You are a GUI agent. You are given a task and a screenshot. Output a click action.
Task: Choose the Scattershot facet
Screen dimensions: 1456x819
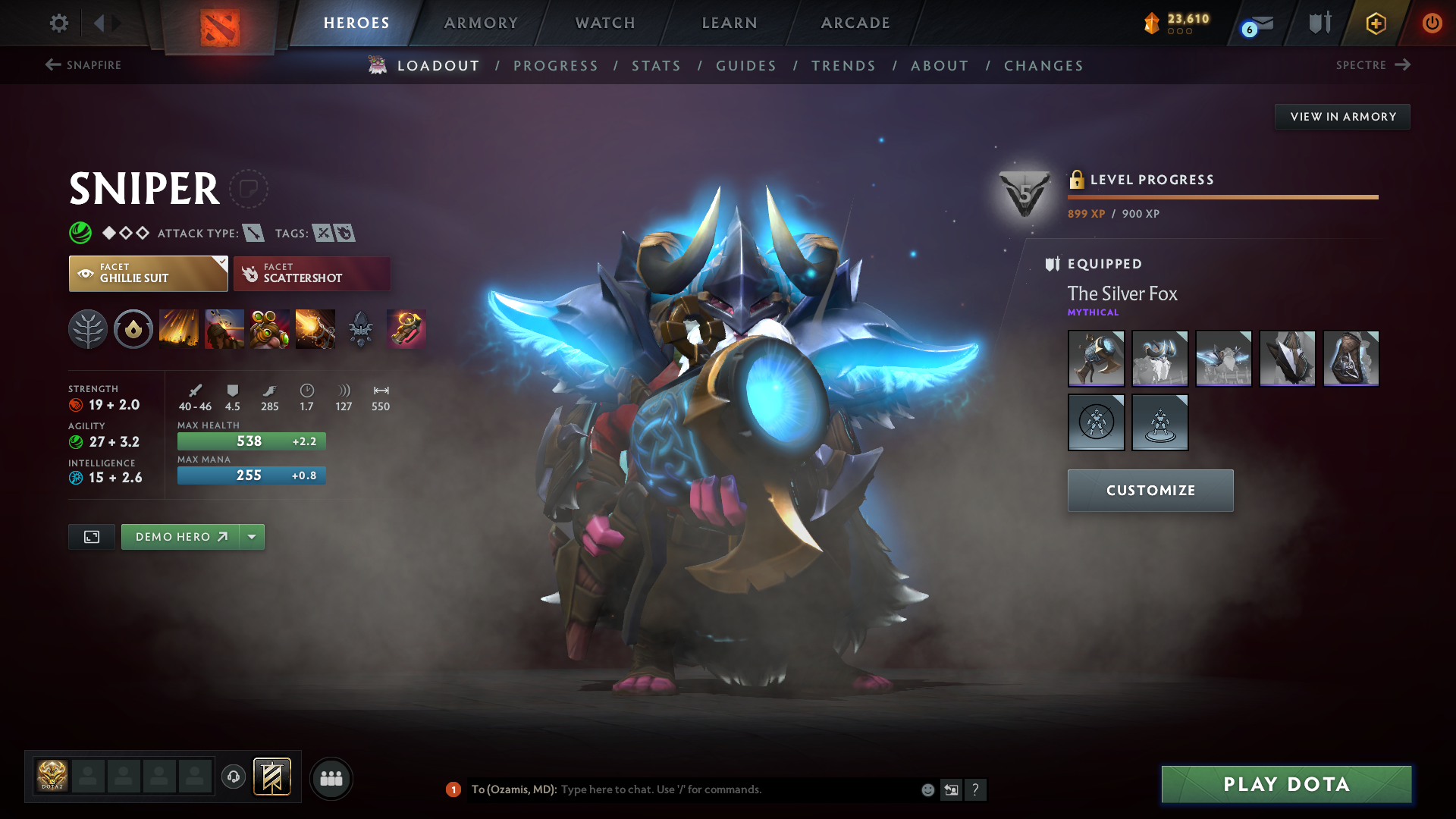coord(312,274)
